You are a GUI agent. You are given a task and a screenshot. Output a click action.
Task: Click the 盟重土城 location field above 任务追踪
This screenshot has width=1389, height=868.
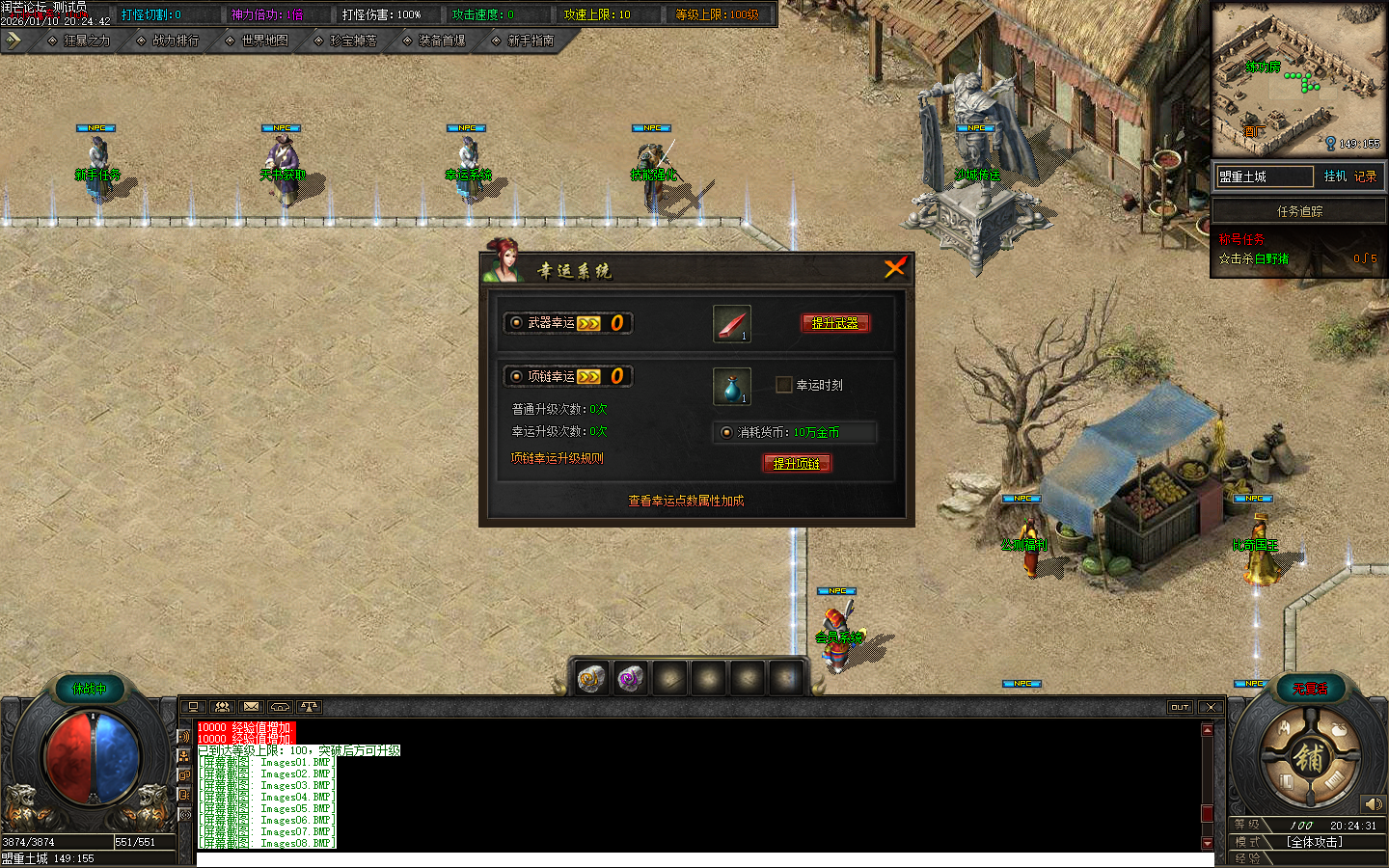point(1264,176)
